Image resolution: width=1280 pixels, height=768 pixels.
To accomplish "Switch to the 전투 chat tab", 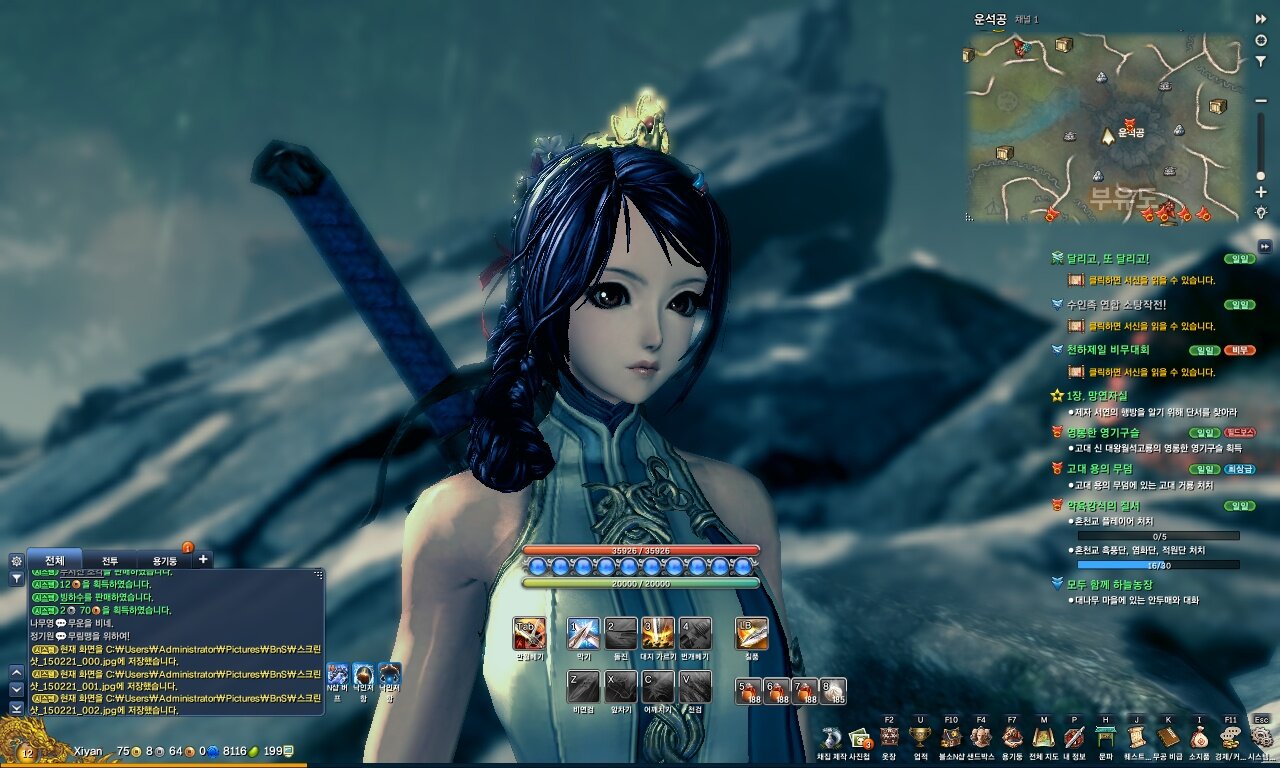I will (x=110, y=560).
